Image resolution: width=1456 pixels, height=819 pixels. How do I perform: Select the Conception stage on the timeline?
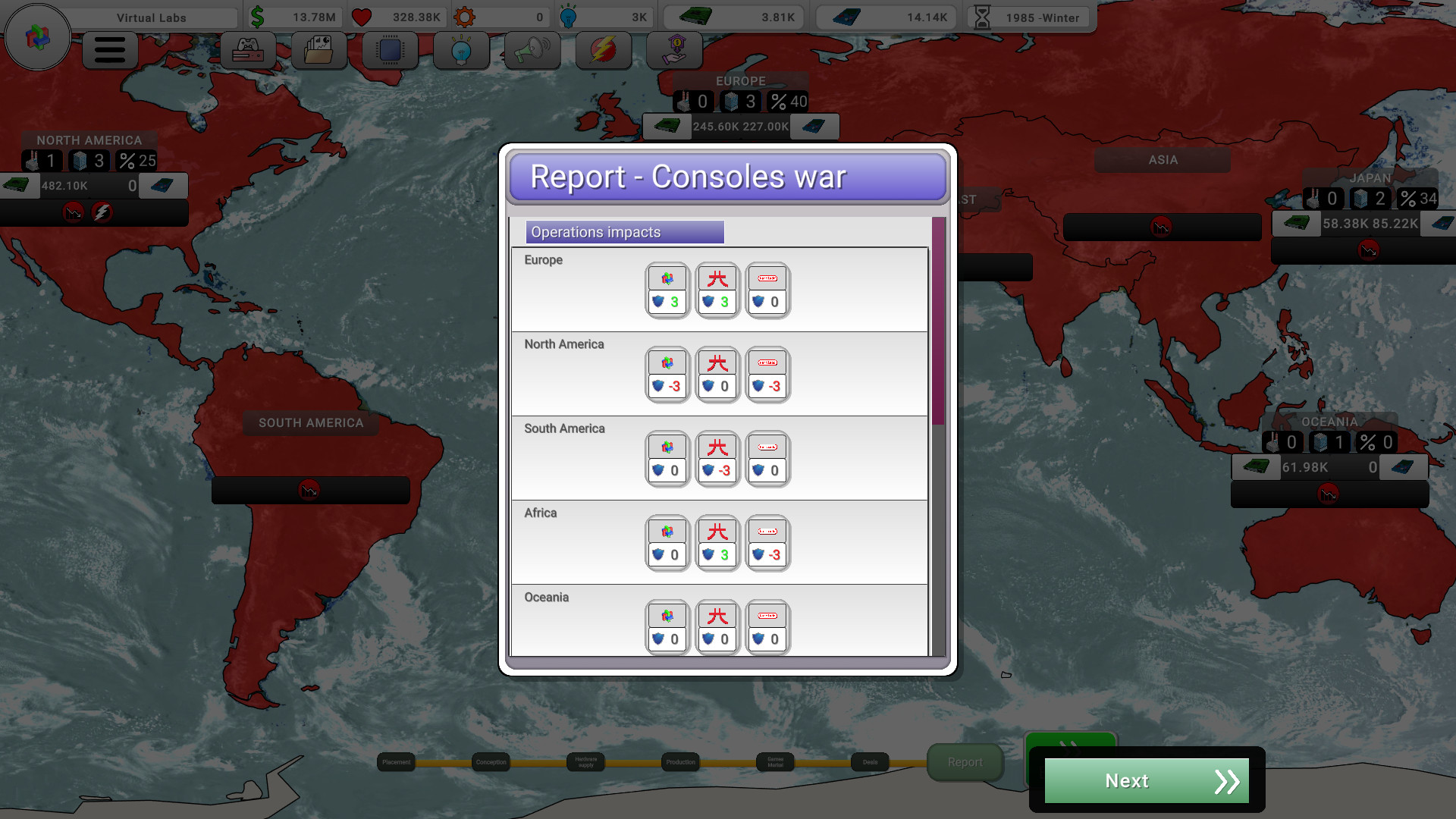click(491, 762)
